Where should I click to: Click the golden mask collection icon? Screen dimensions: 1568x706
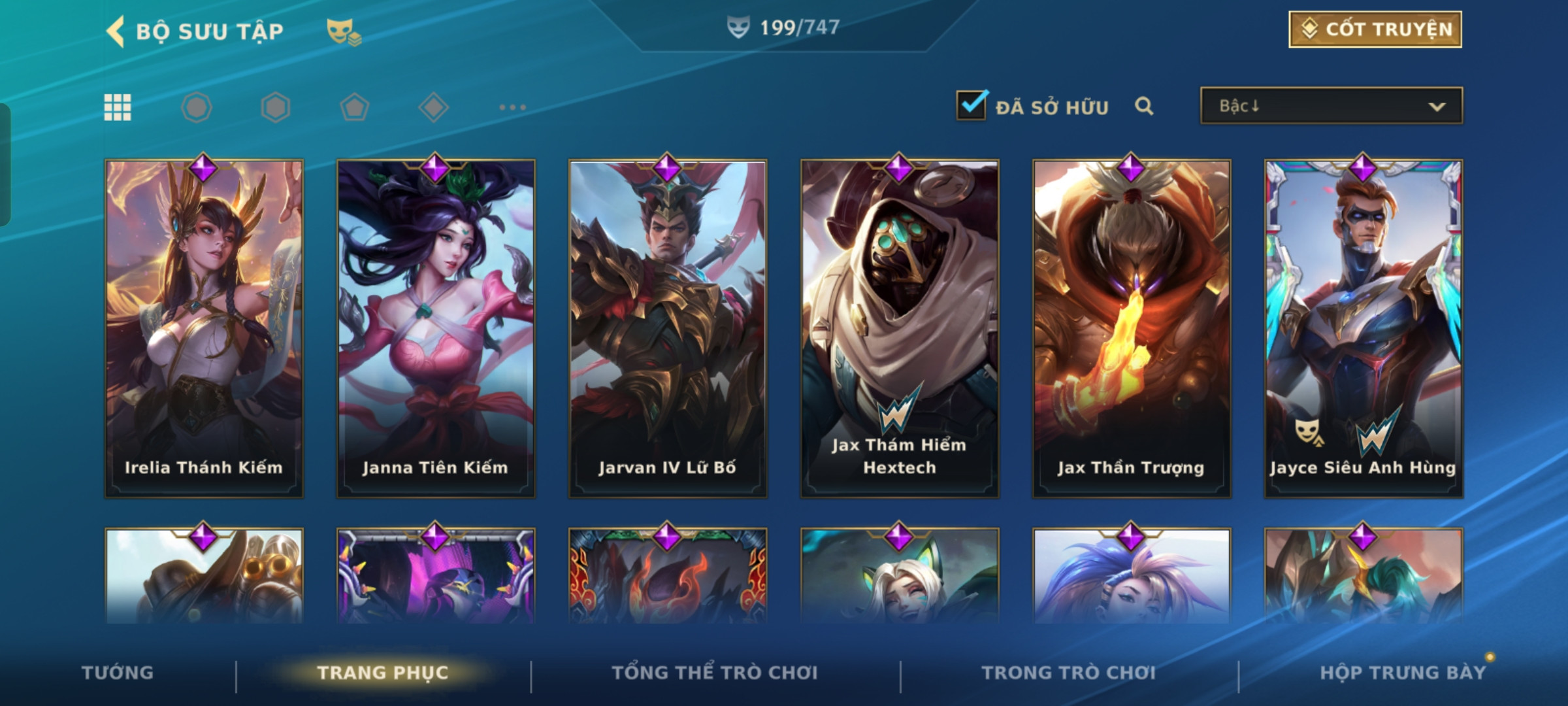point(343,31)
